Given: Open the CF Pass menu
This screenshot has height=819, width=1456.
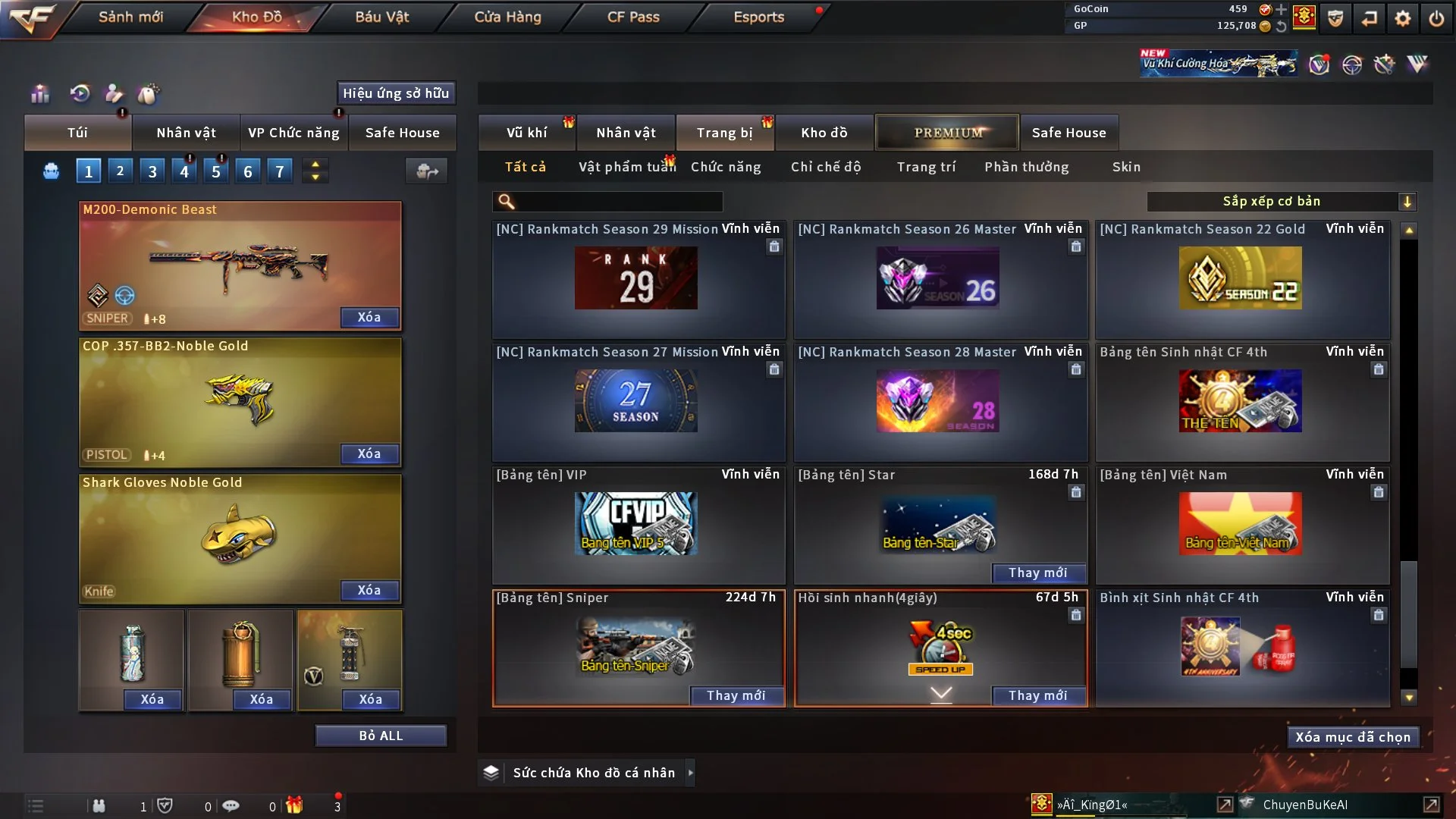Looking at the screenshot, I should pyautogui.click(x=633, y=17).
